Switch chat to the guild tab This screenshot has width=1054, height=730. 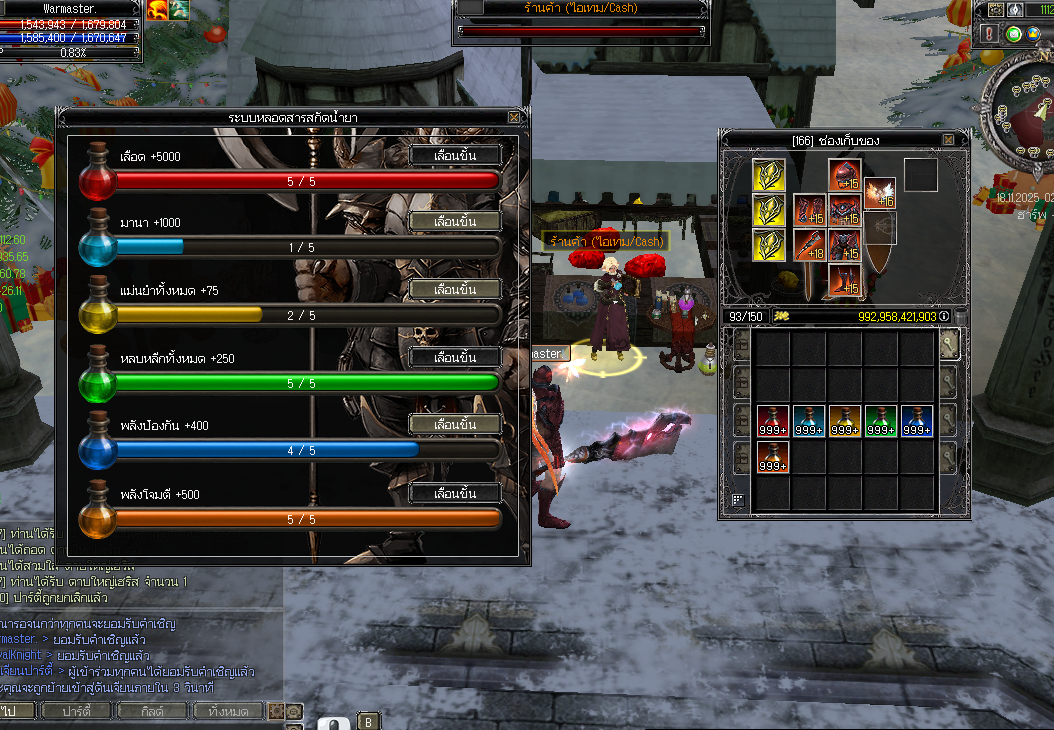[x=152, y=711]
